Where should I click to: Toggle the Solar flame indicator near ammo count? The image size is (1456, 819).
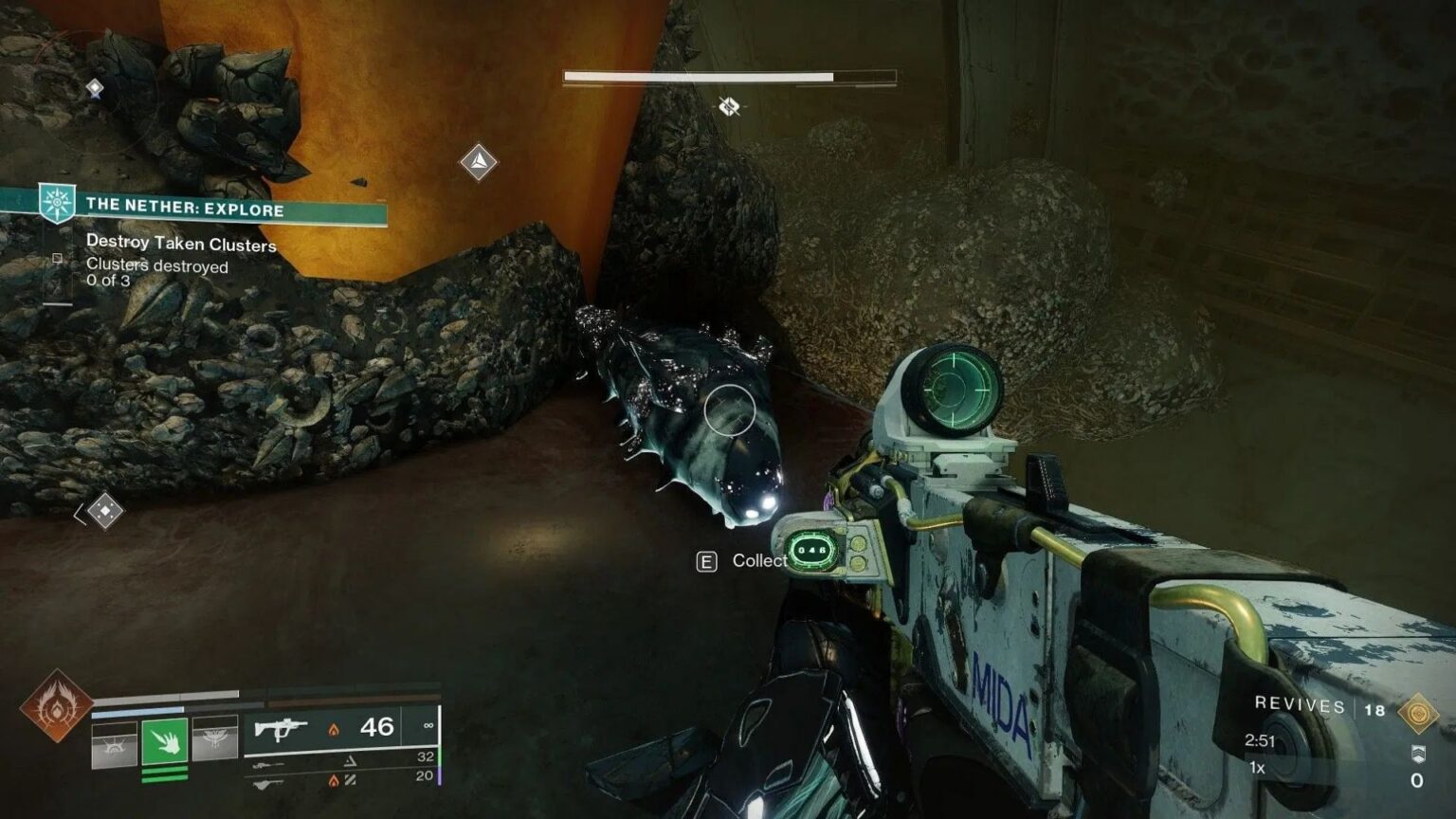click(x=334, y=728)
